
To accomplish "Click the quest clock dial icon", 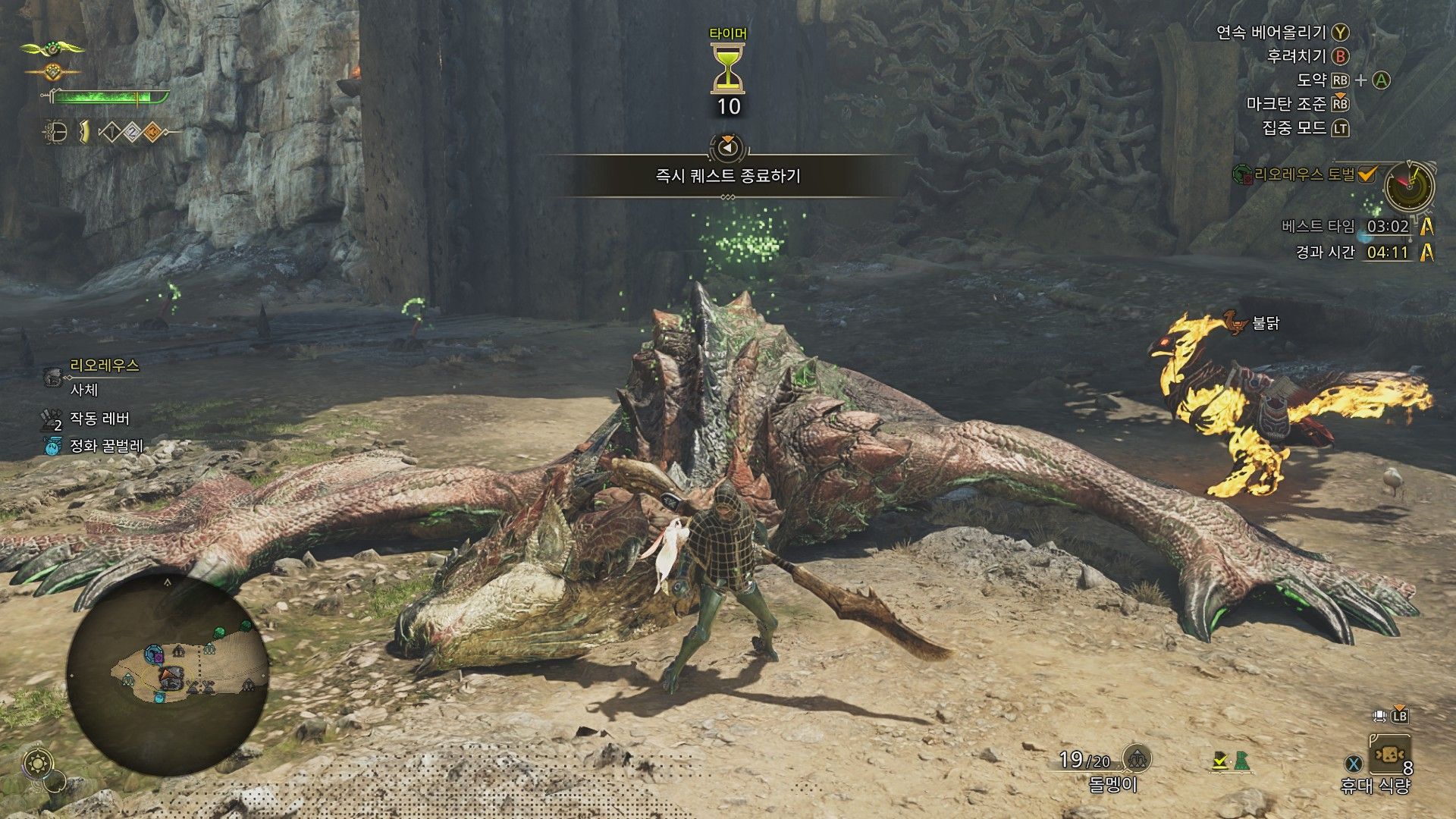I will point(1409,186).
